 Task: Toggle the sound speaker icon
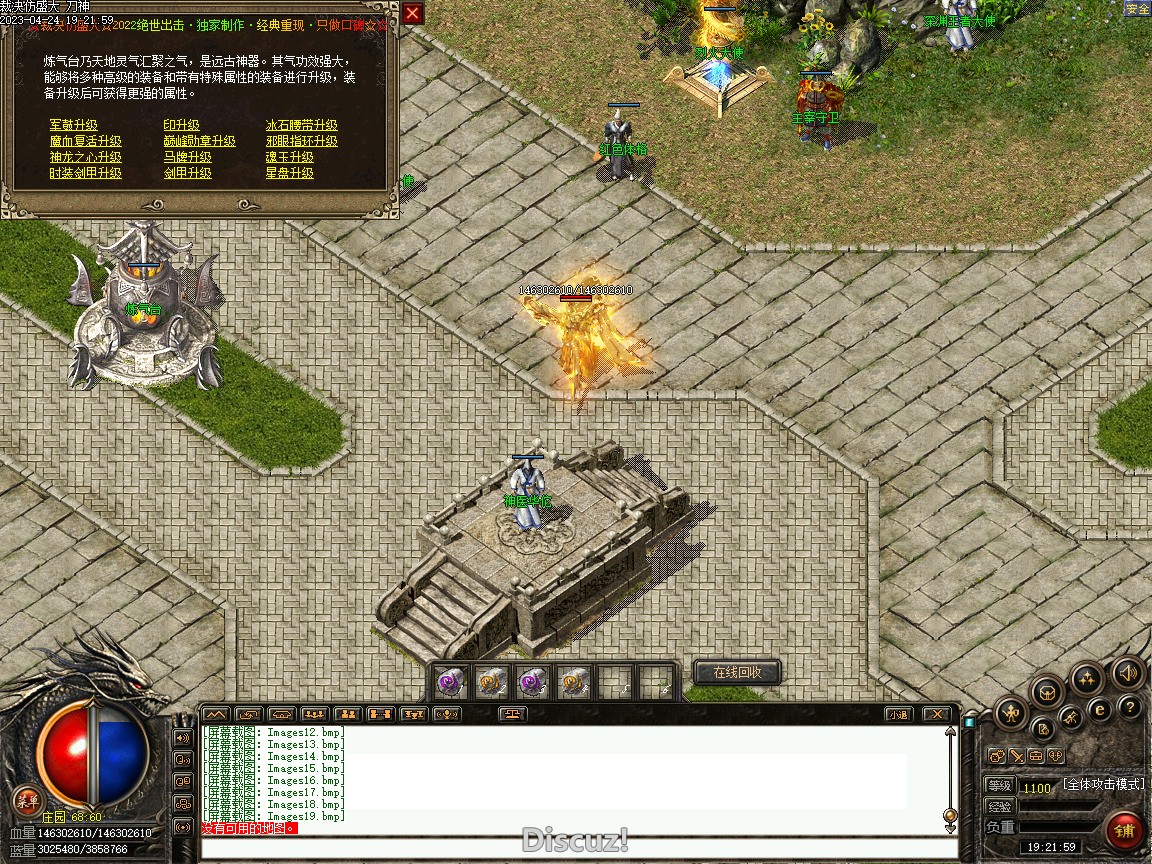coord(1128,672)
